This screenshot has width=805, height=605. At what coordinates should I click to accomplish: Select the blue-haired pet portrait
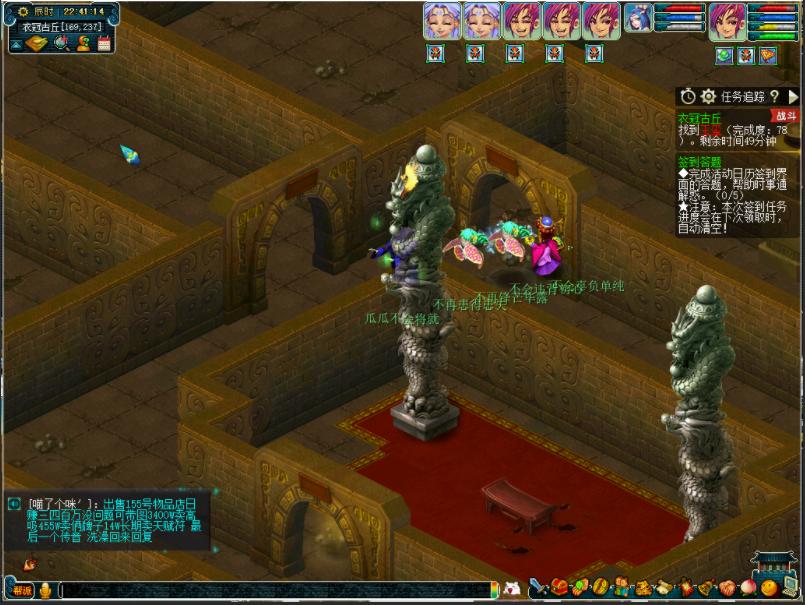click(x=638, y=18)
